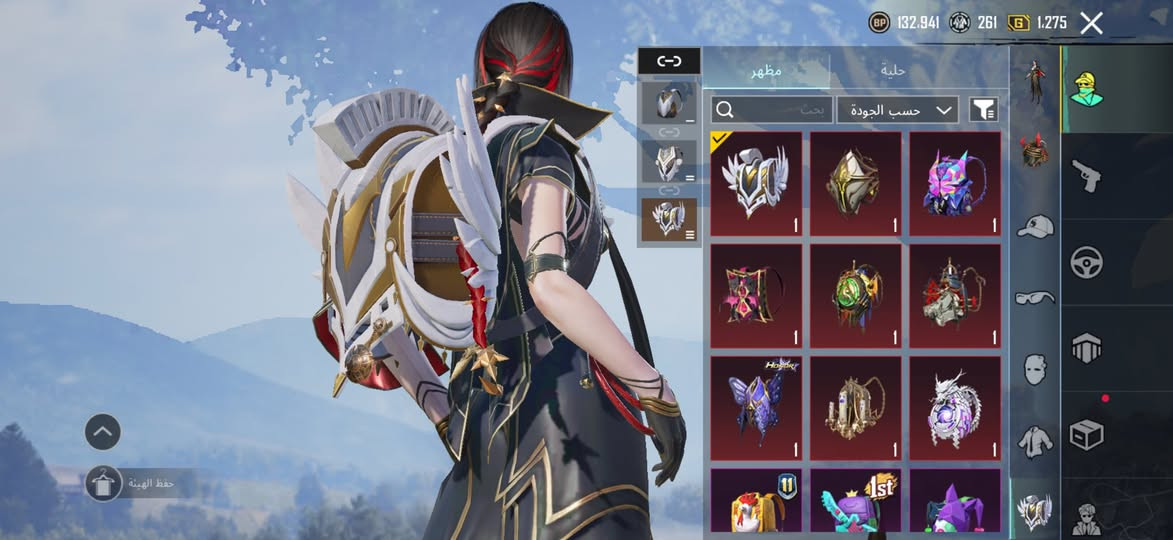The width and height of the screenshot is (1173, 540).
Task: Choose the gold armored backpack skin
Action: click(x=855, y=184)
